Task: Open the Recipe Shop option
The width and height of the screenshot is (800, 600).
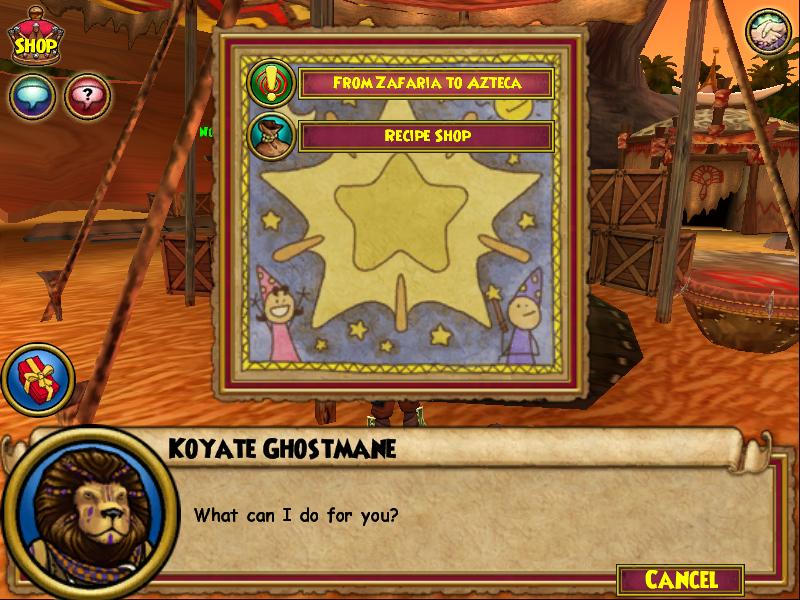Action: [426, 136]
